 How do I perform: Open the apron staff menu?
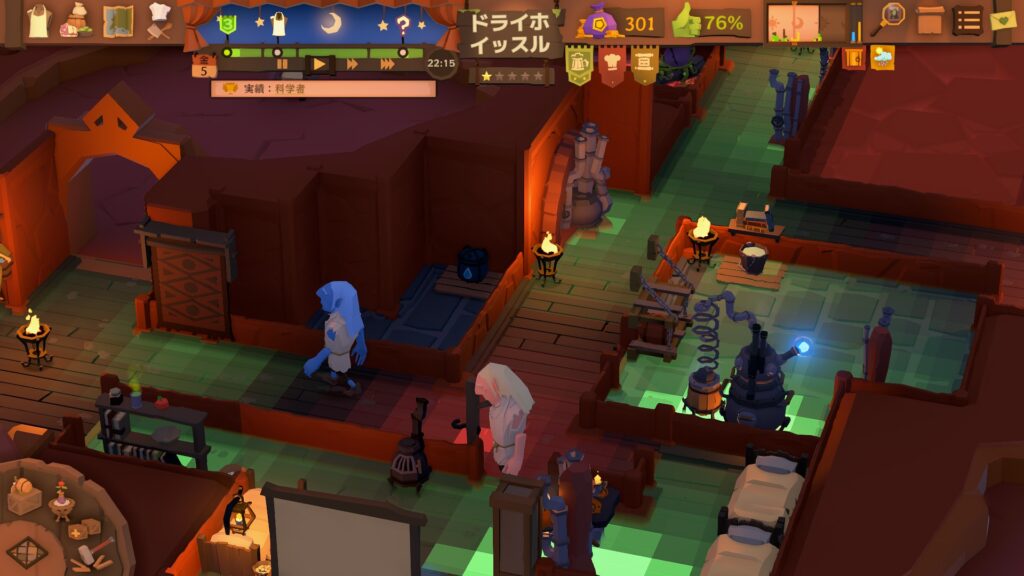coord(39,20)
